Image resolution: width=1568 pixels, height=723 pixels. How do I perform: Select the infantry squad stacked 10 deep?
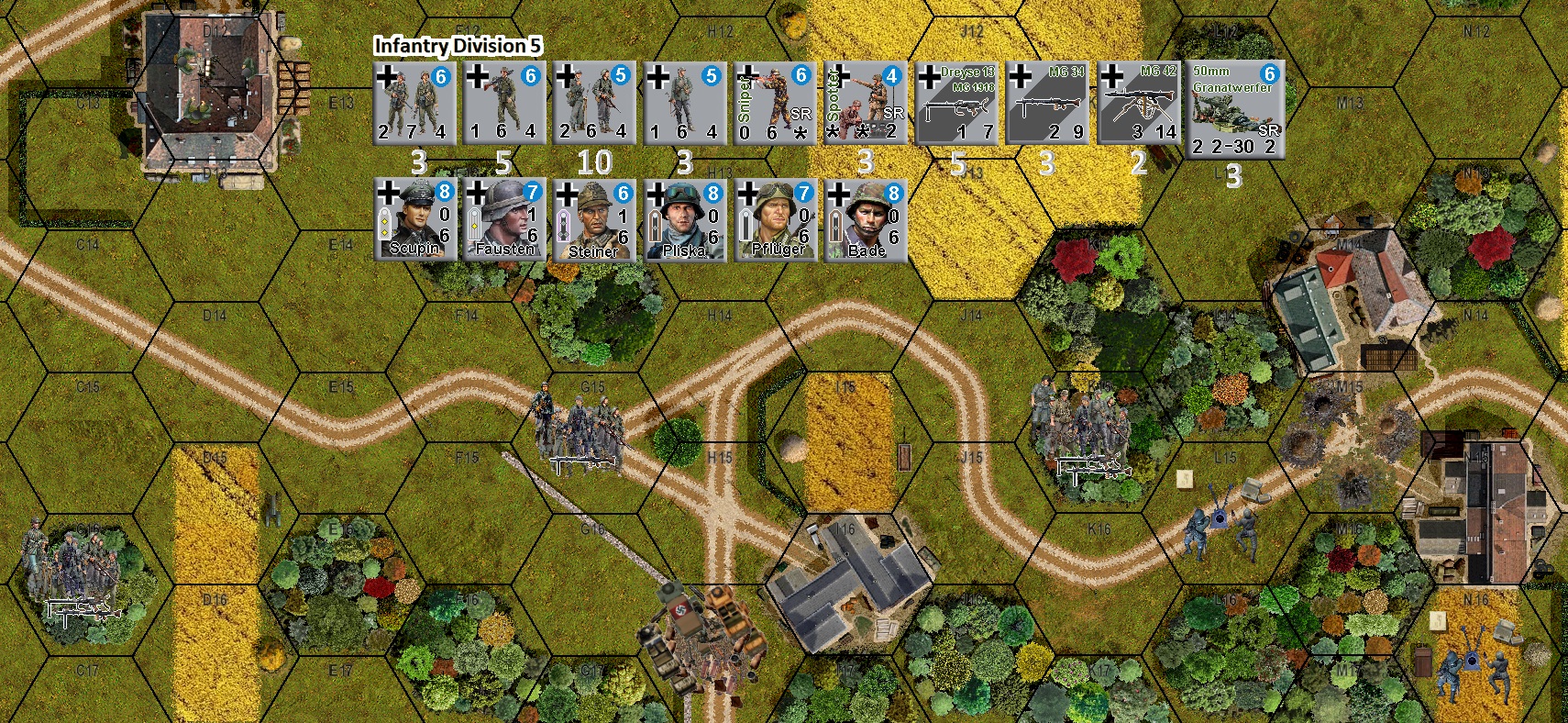pos(594,101)
